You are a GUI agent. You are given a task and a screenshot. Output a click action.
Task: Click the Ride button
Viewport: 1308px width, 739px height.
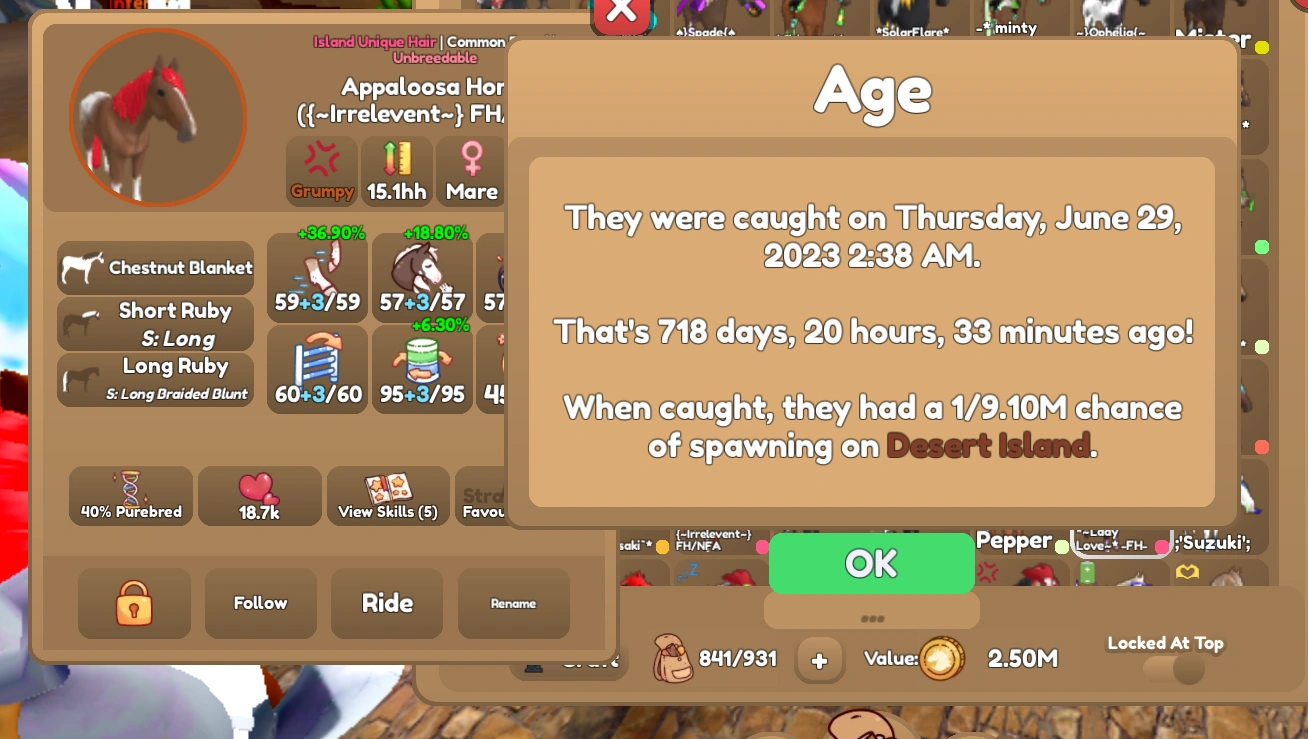click(386, 603)
